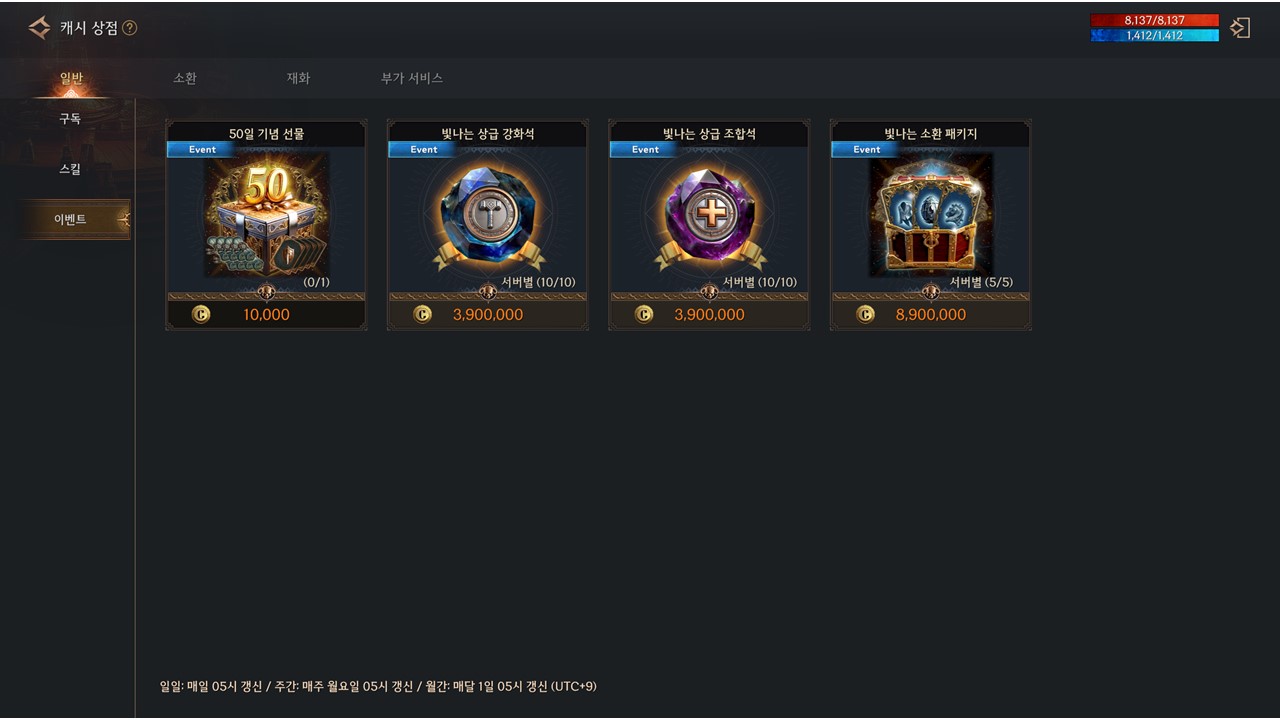Exit the cash shop via door icon
This screenshot has width=1280, height=720.
(x=1240, y=28)
